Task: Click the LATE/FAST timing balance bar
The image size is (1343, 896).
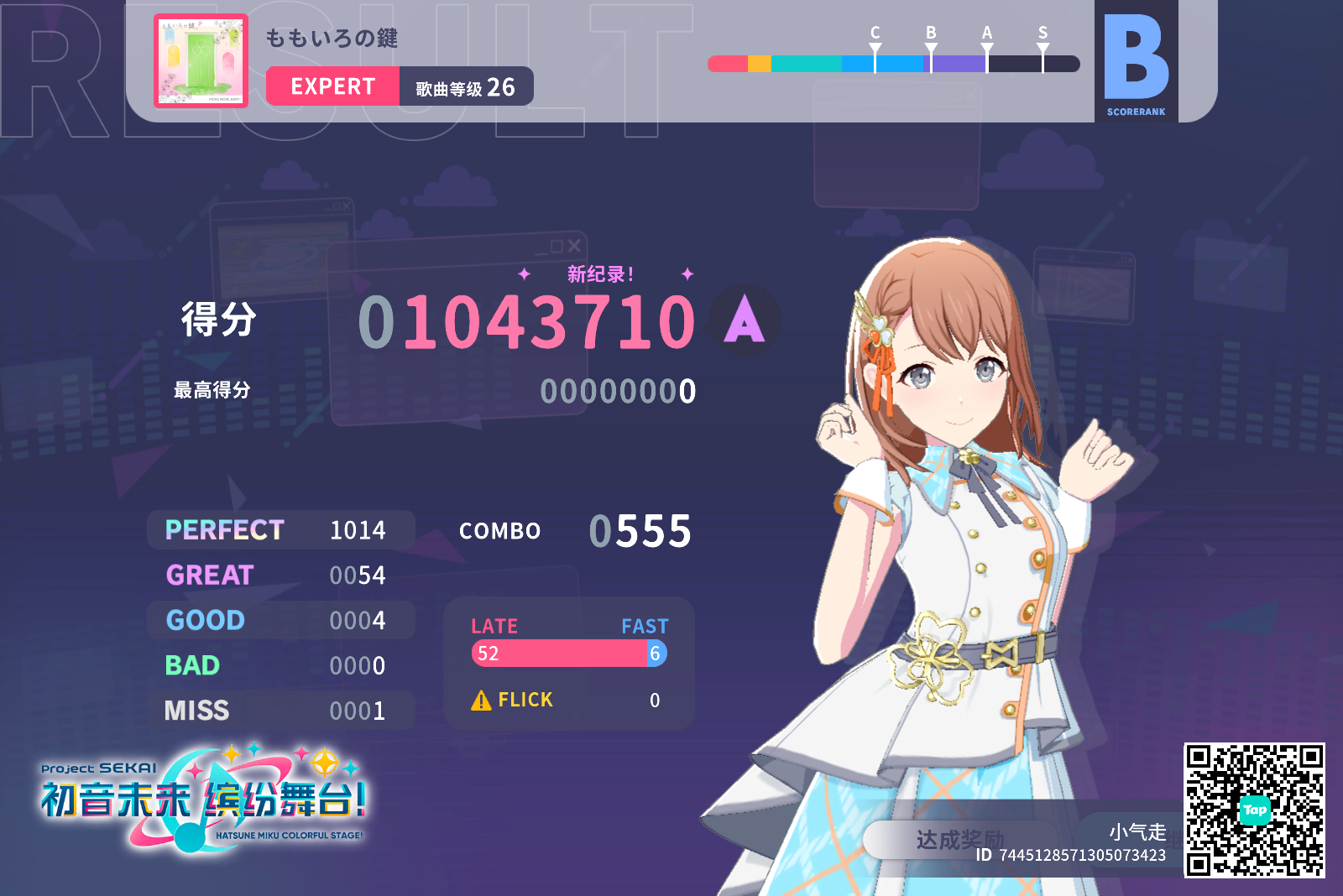Action: (568, 654)
